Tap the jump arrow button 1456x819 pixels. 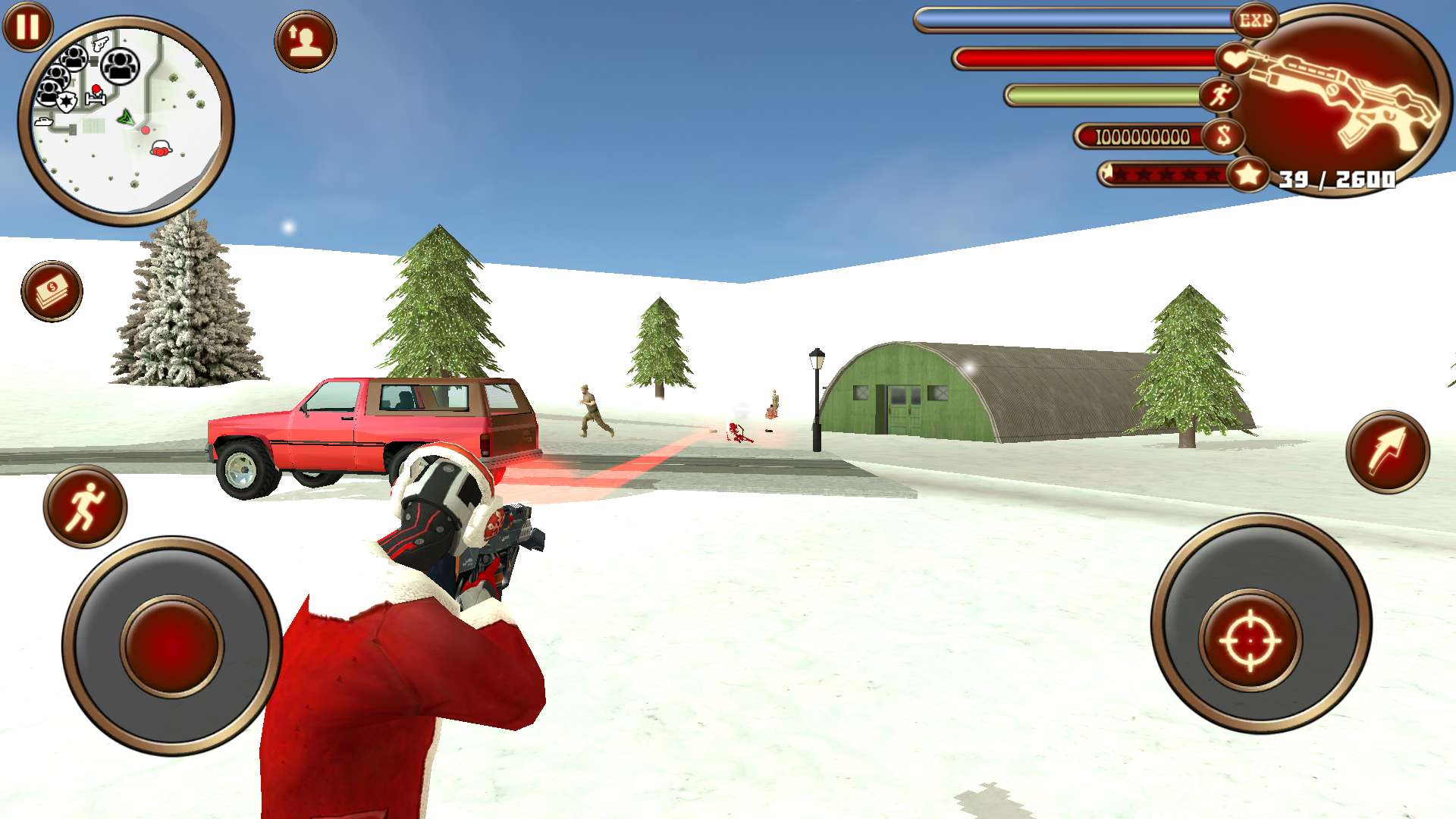click(1388, 453)
